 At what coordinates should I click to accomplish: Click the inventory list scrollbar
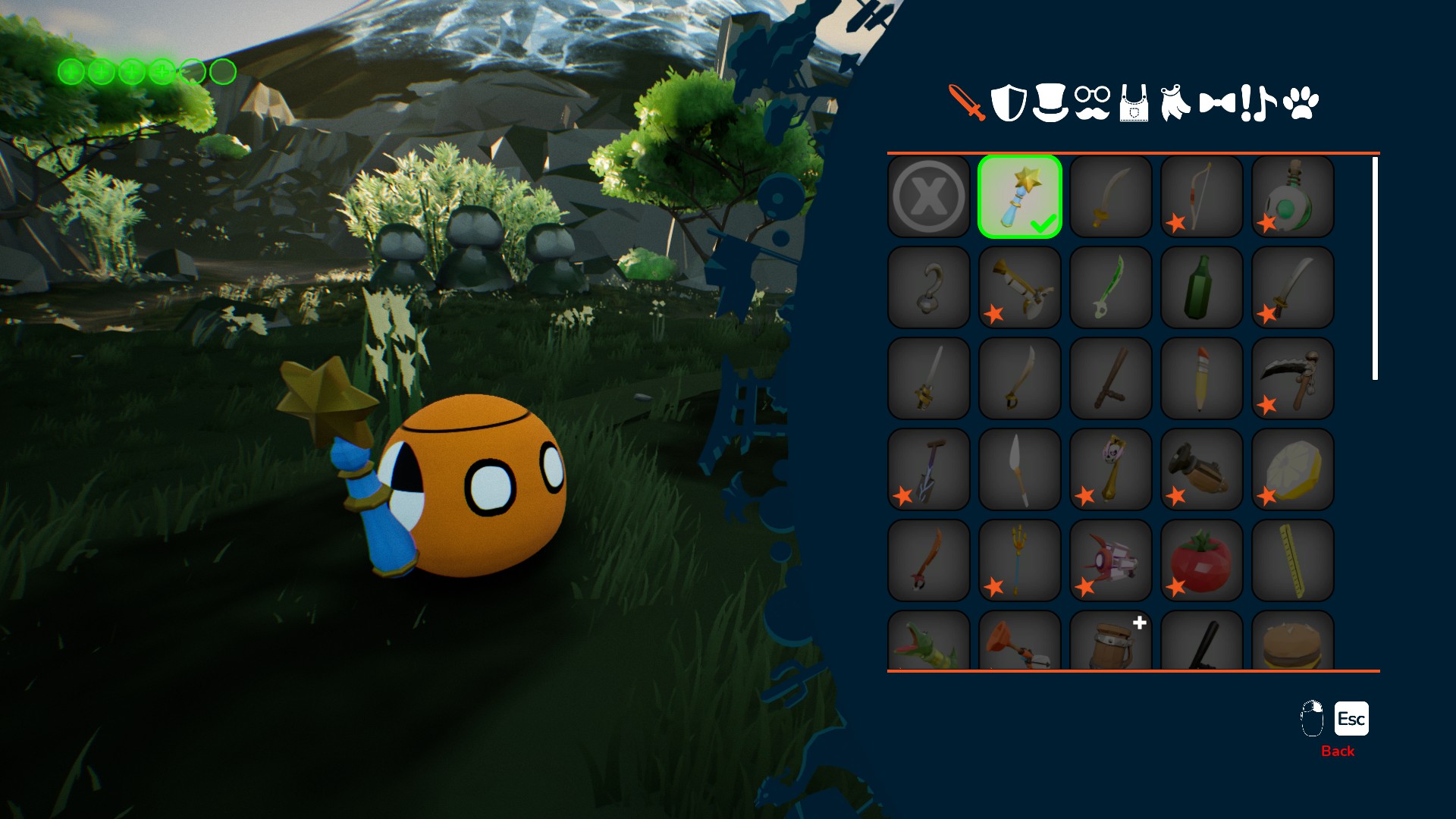[x=1375, y=268]
